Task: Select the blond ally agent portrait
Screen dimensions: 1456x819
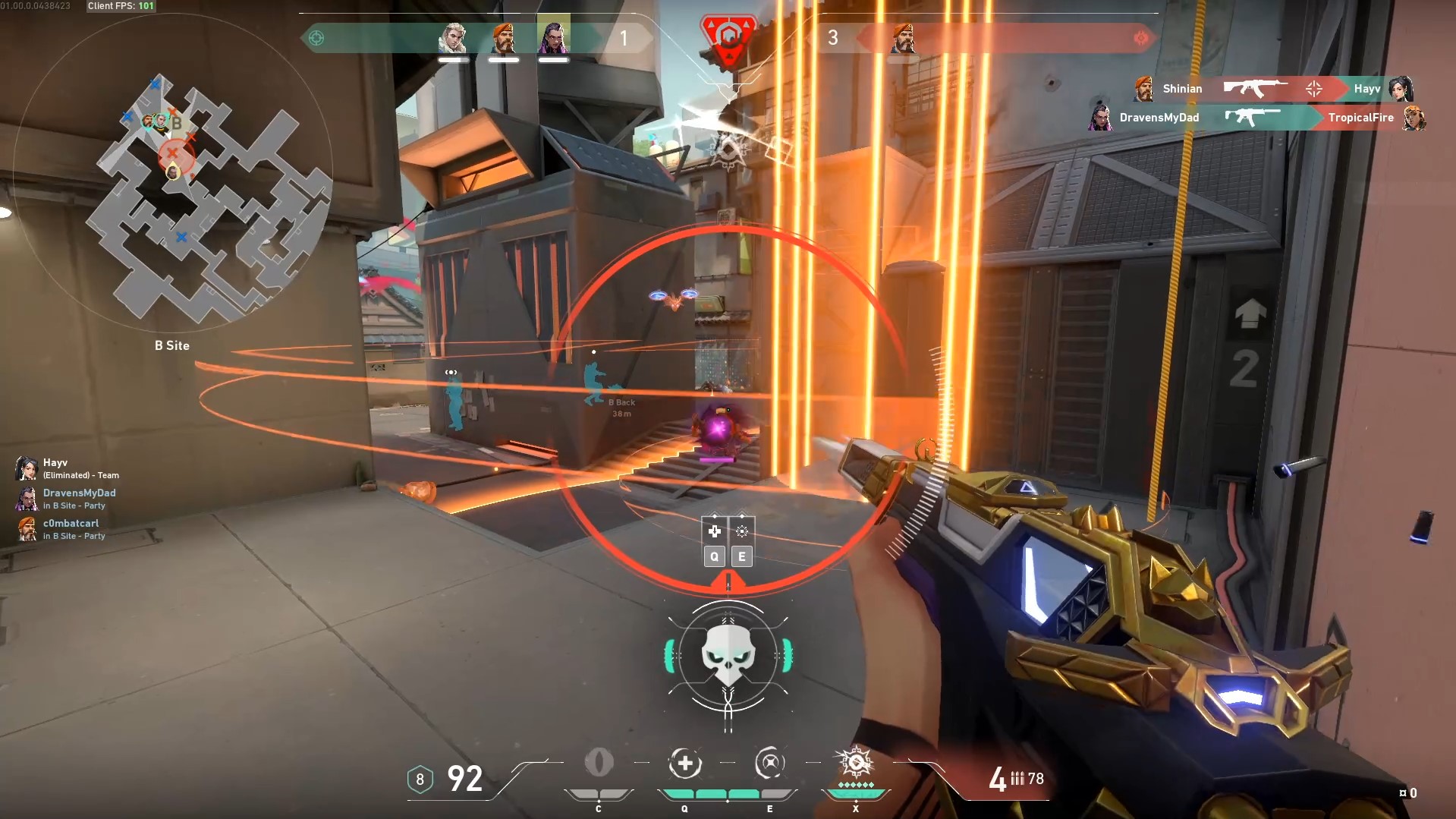Action: (453, 38)
